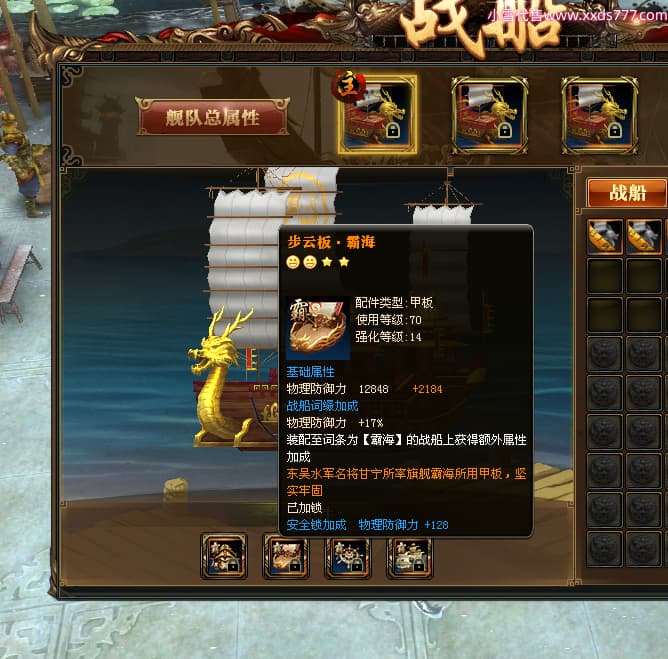Click the 步云板 deck plank equipment slot

pyautogui.click(x=286, y=557)
